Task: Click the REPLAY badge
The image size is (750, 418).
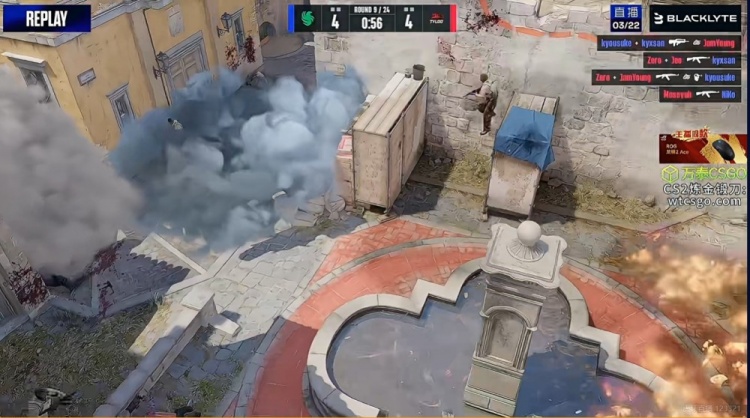Action: coord(46,18)
